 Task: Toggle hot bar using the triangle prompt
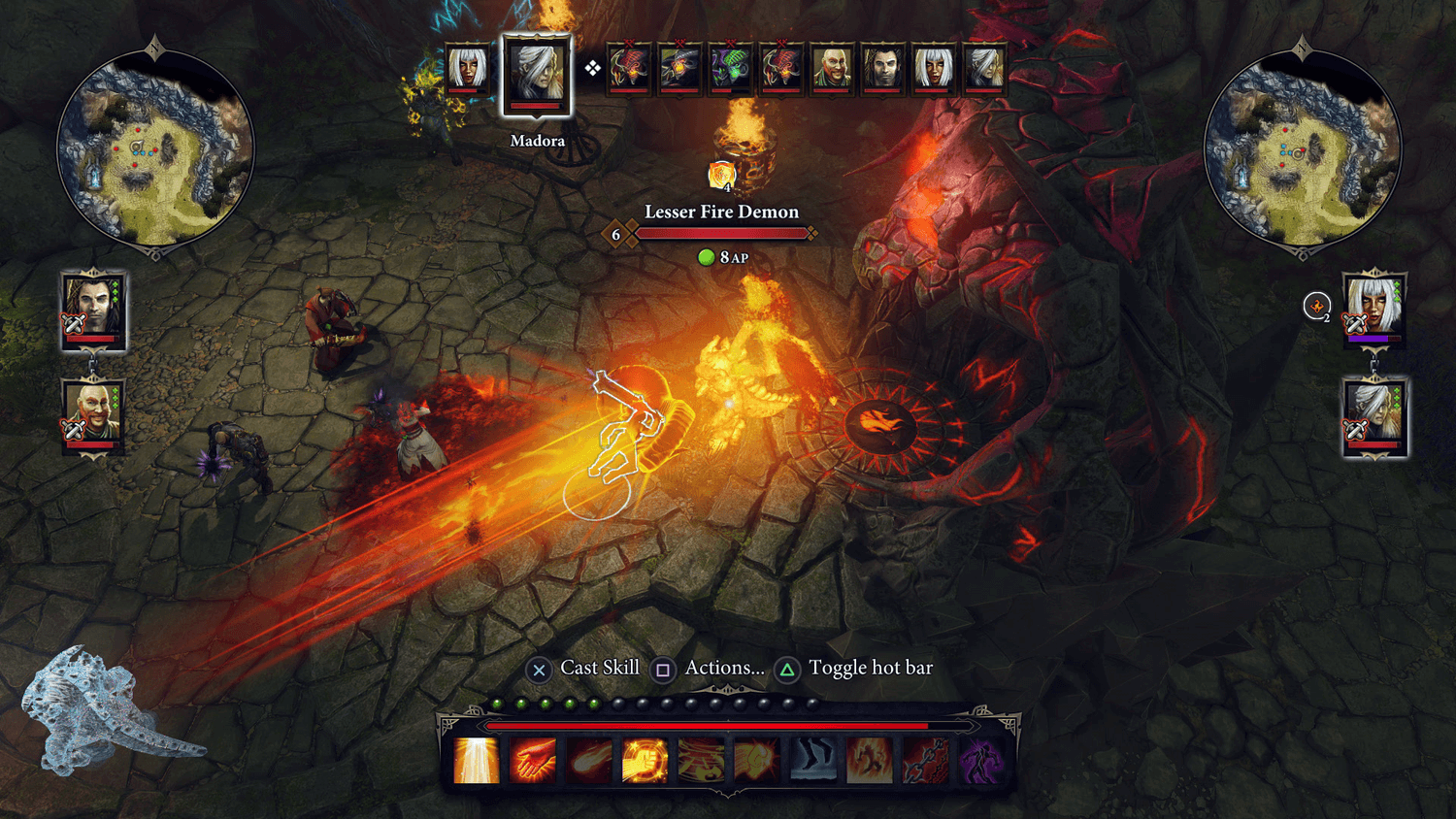click(787, 668)
